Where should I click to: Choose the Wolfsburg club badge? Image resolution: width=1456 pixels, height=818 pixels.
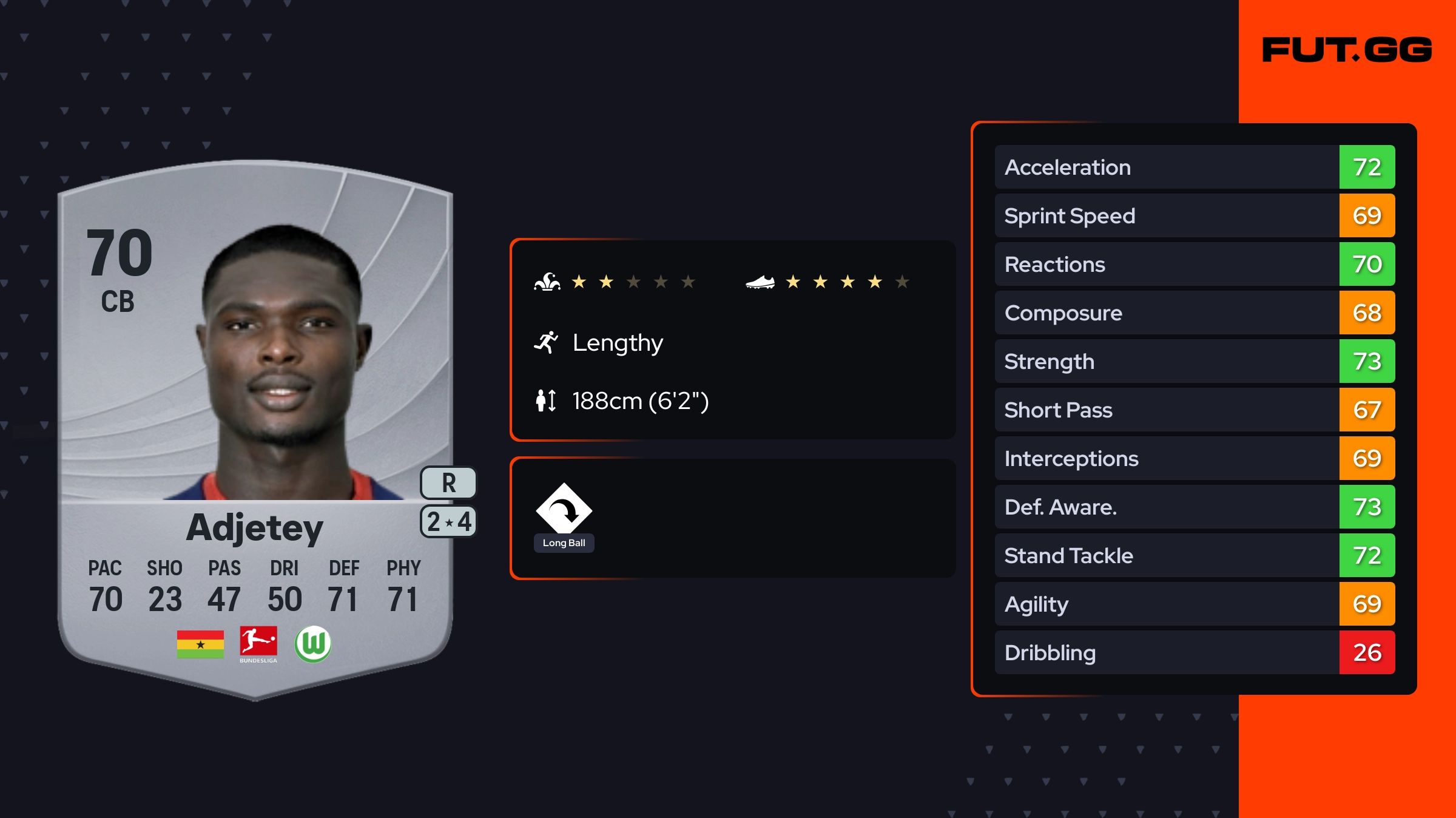[x=313, y=644]
